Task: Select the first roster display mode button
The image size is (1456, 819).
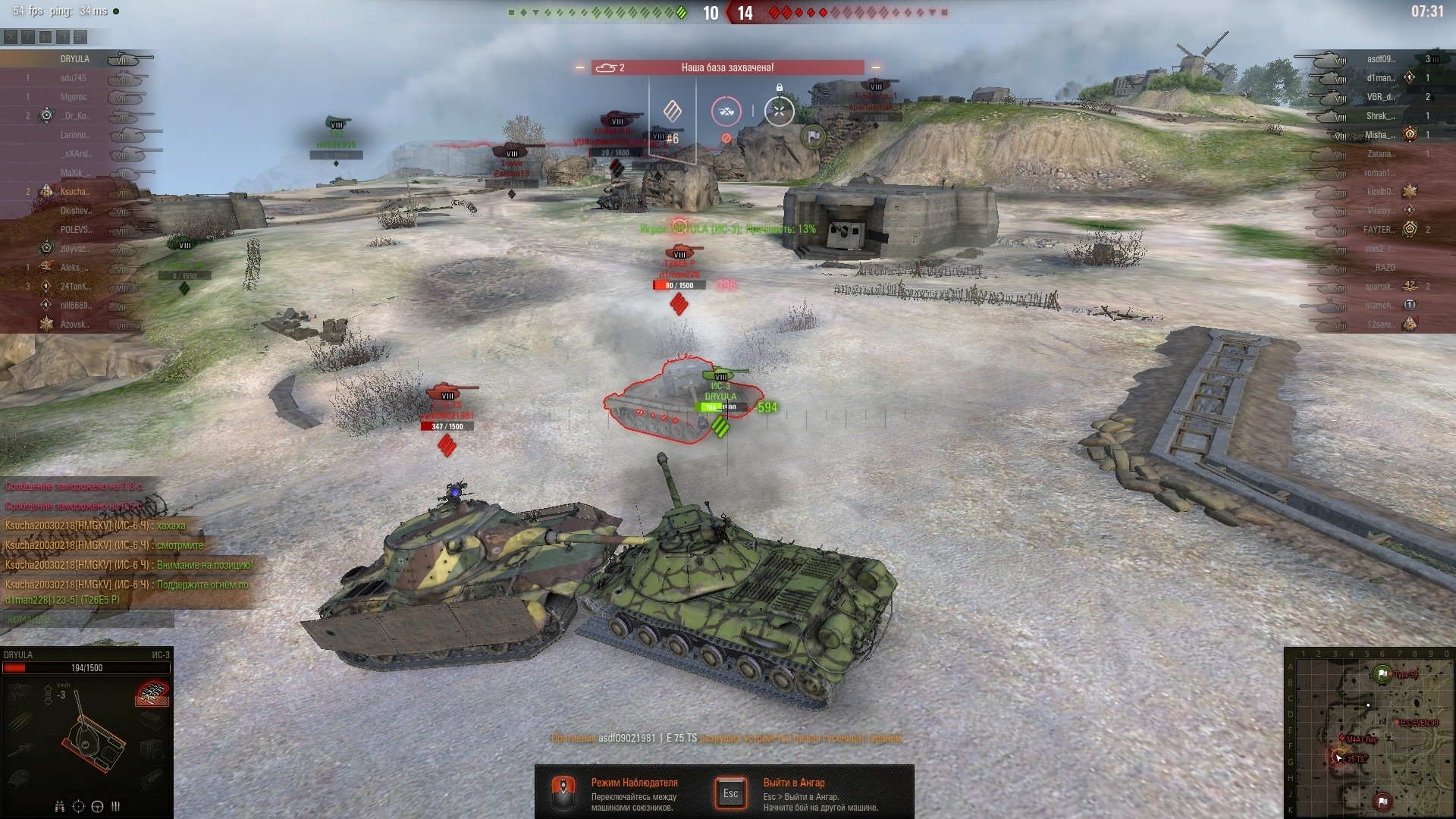Action: [10, 36]
